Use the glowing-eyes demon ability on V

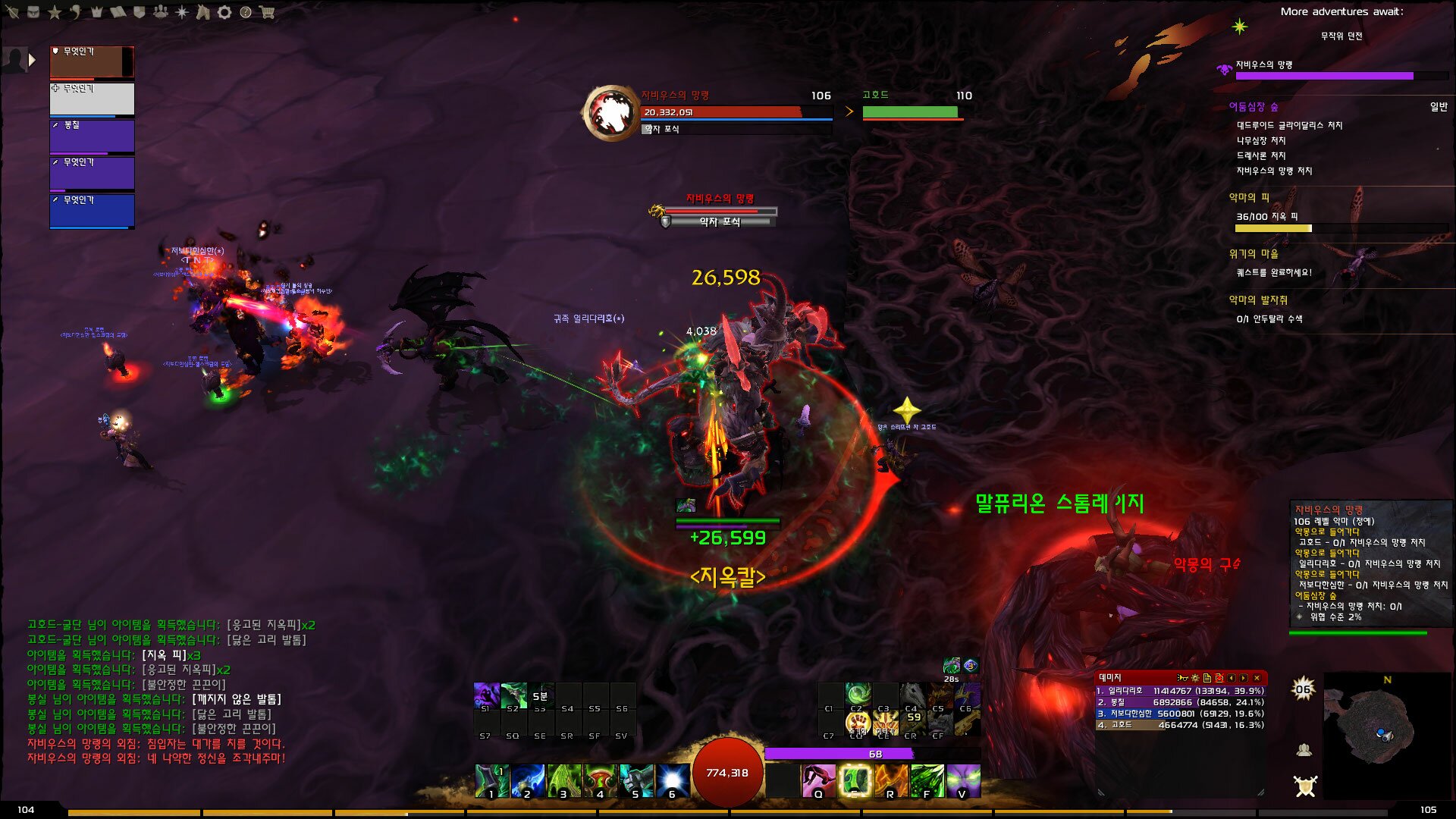(x=963, y=781)
